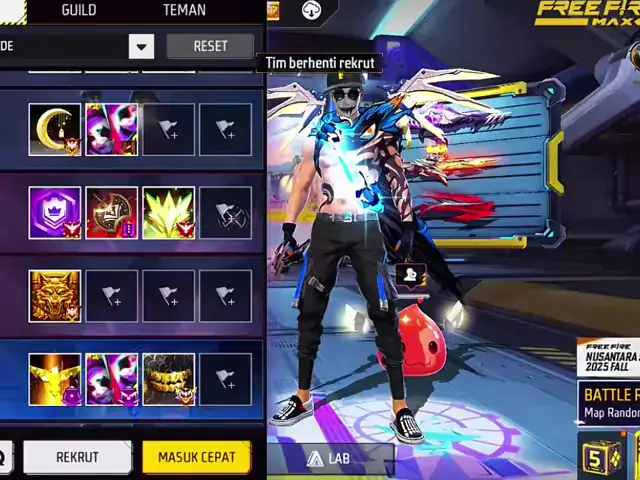
Task: Open the Nusantara 2025 Fall event banner
Action: click(608, 357)
